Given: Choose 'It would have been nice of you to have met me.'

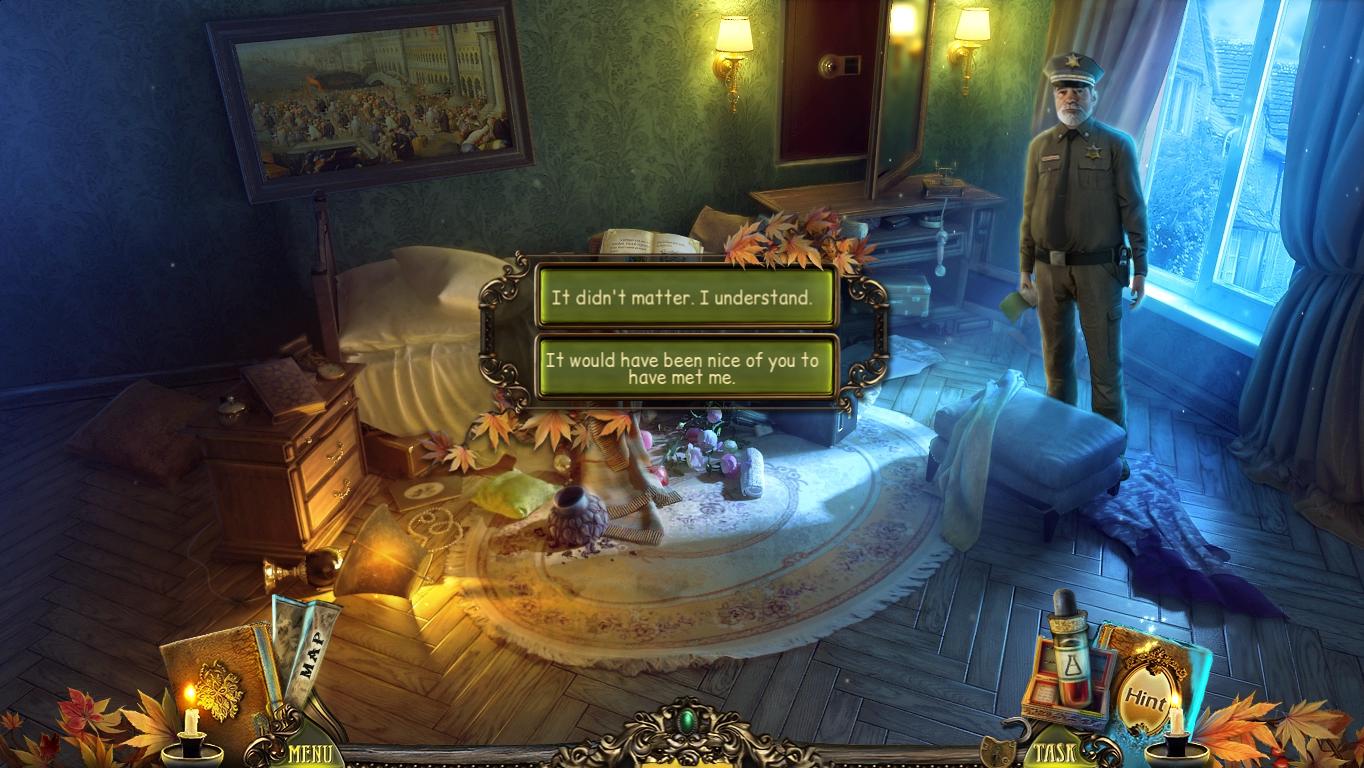Looking at the screenshot, I should point(685,363).
